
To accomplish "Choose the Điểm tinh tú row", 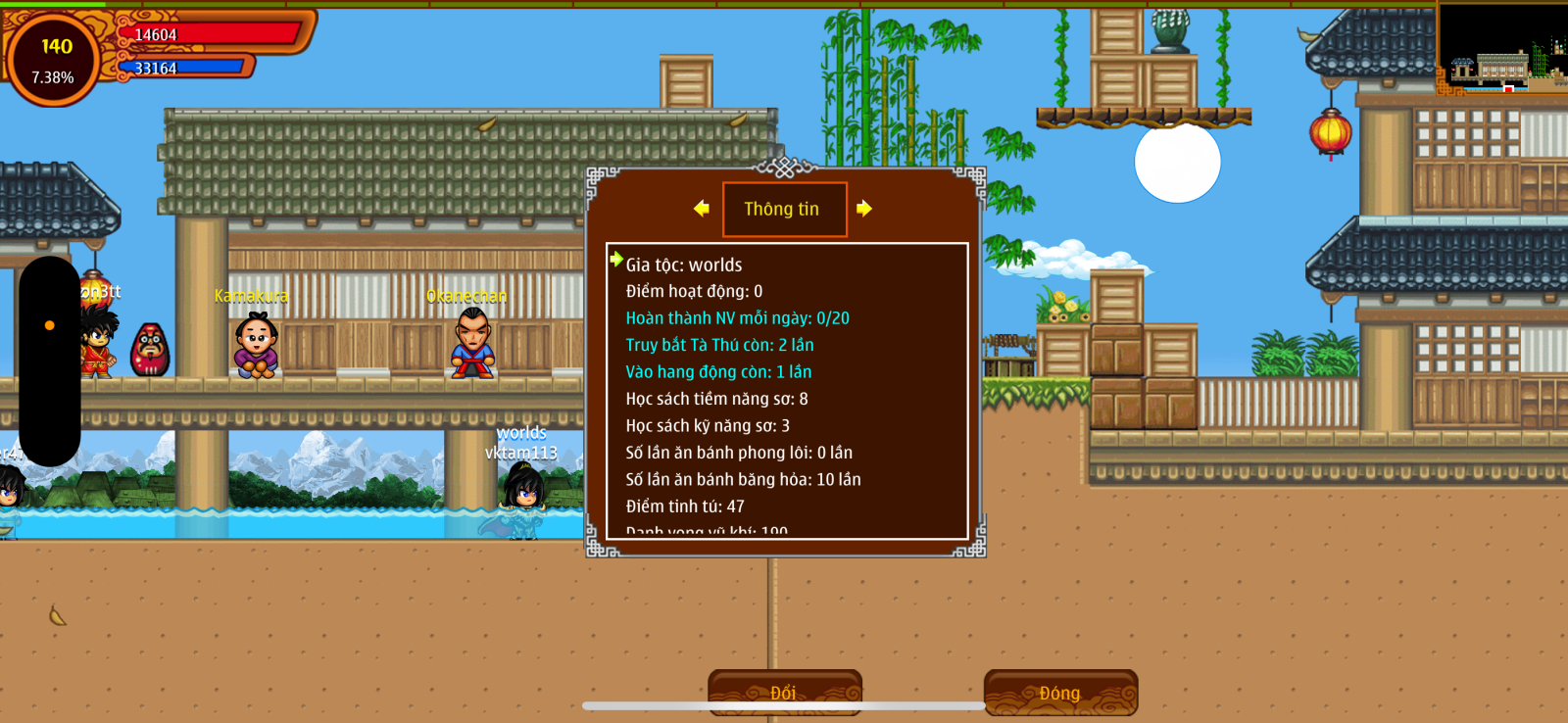I will 685,506.
